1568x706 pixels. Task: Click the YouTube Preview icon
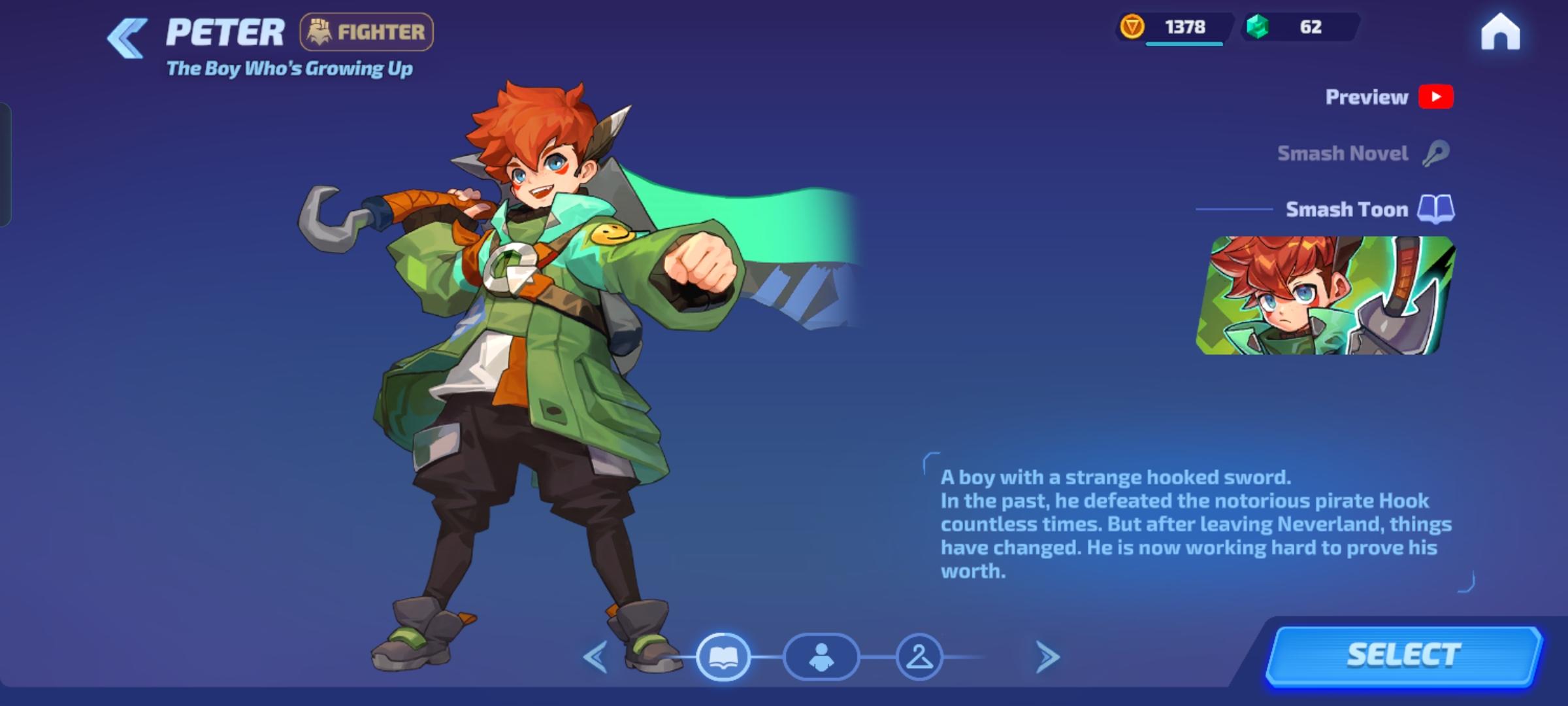tap(1436, 97)
